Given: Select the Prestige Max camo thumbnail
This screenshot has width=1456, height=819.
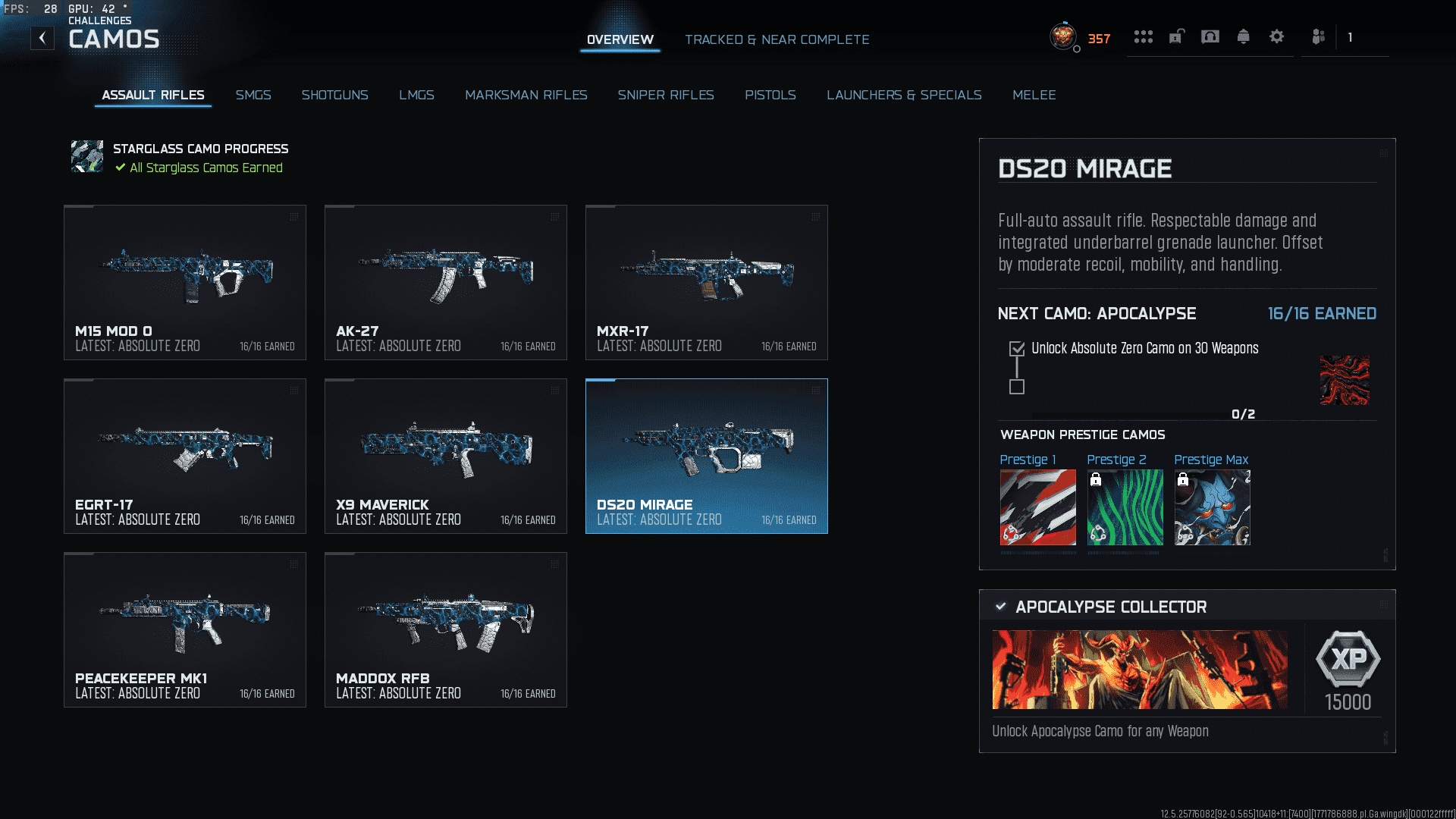Looking at the screenshot, I should click(x=1212, y=507).
